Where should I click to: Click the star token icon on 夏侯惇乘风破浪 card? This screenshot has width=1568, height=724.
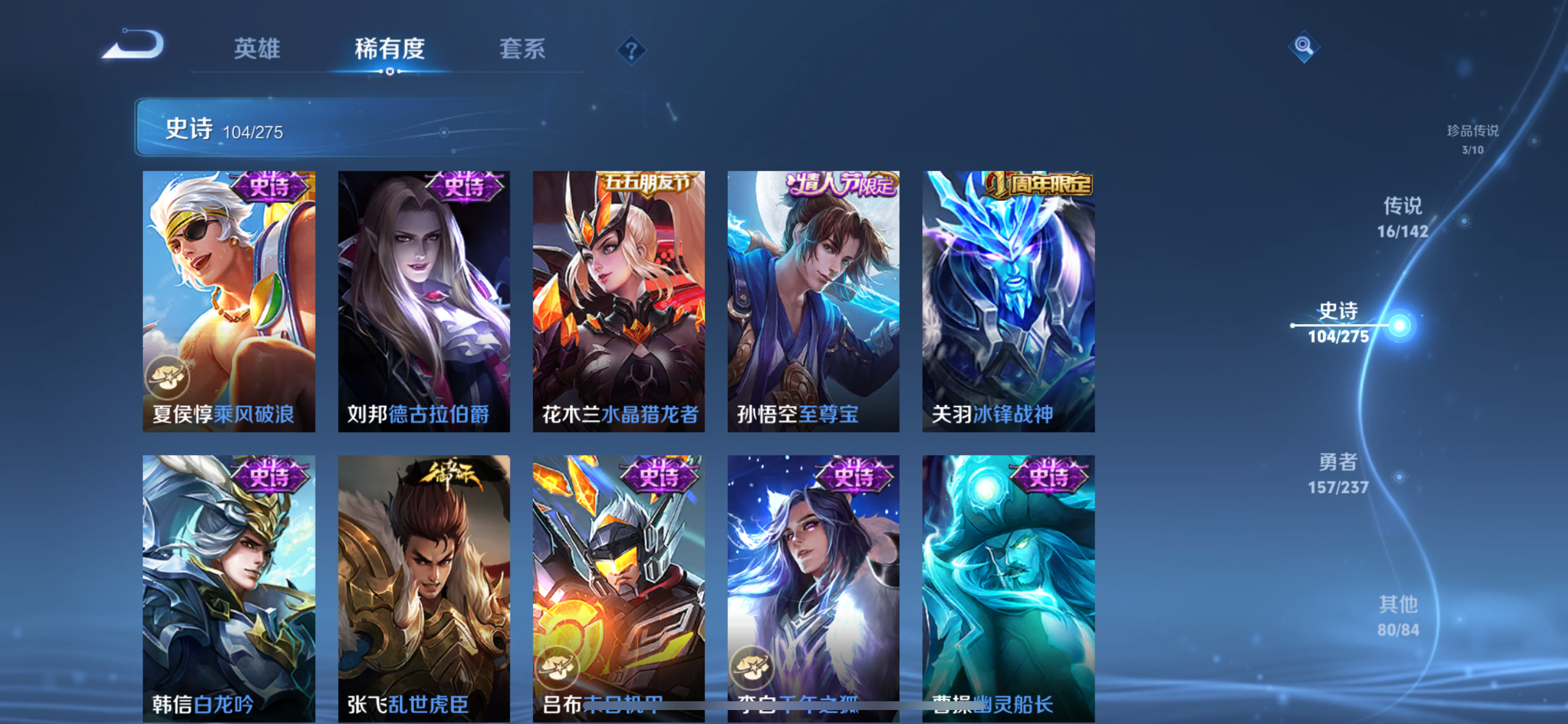(169, 377)
